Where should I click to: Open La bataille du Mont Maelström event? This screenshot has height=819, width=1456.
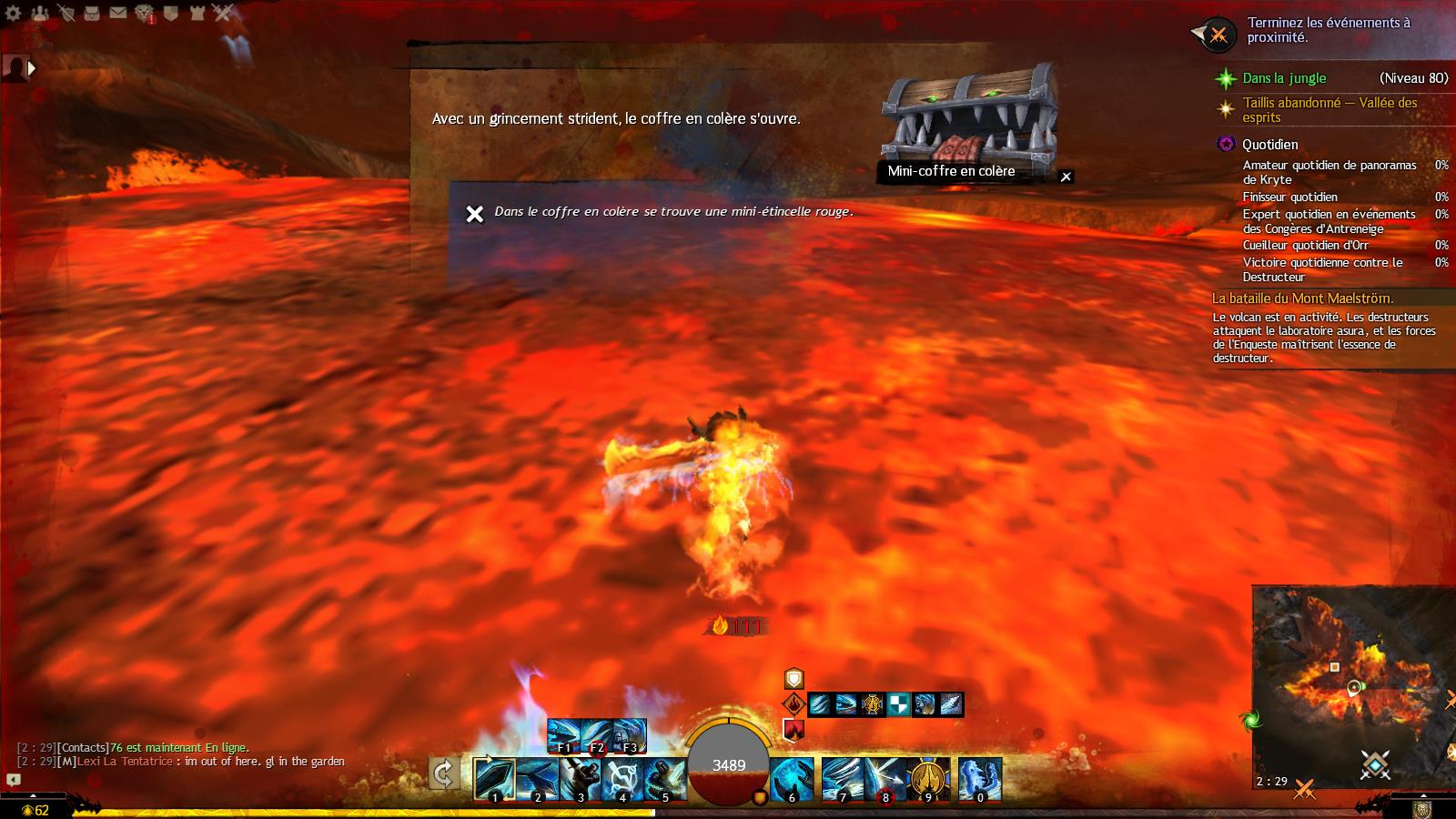[x=1302, y=298]
